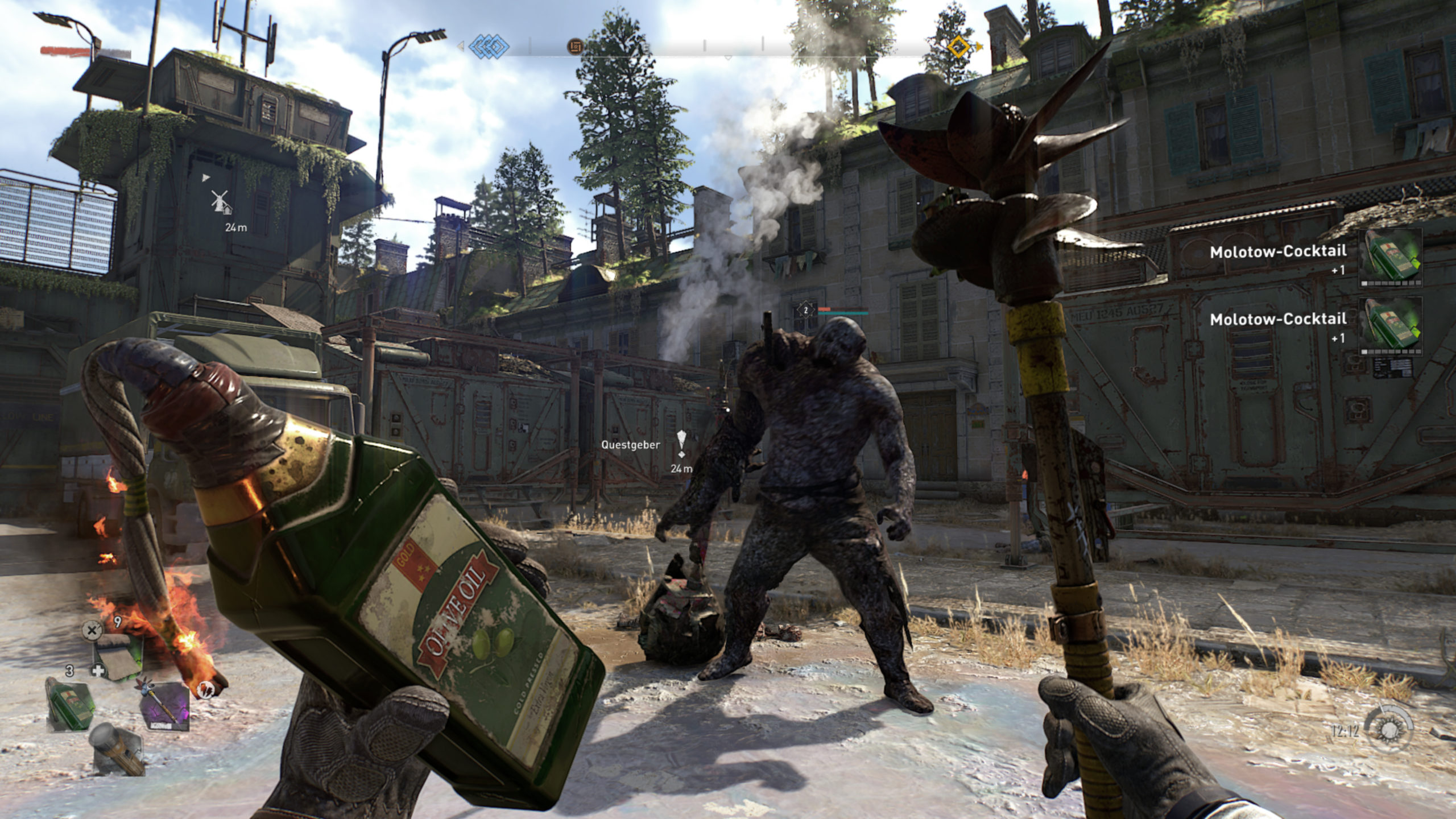The height and width of the screenshot is (819, 1456).
Task: Select the bandage healing item slot
Action: click(x=118, y=657)
